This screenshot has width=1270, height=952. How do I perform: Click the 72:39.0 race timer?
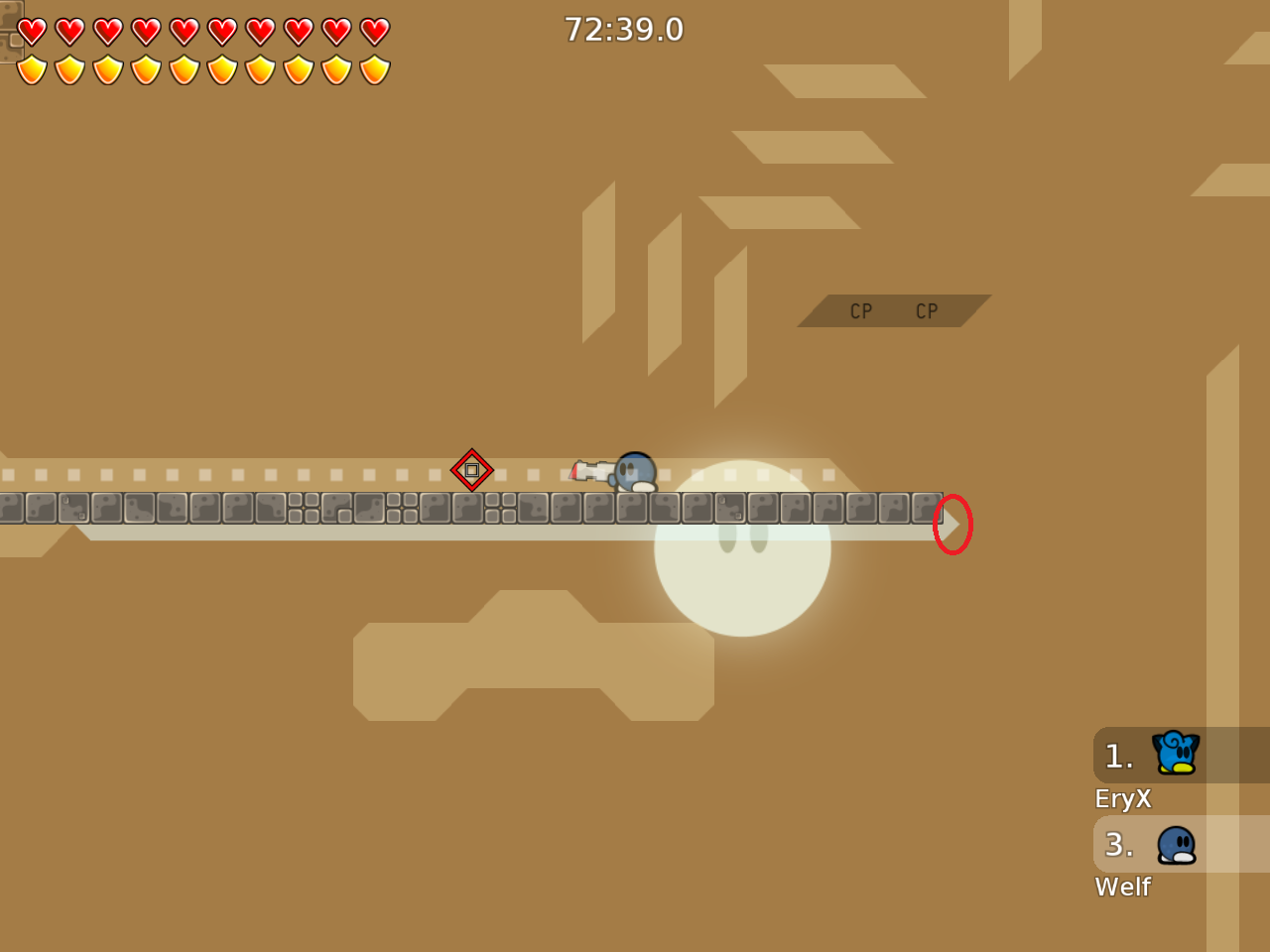624,29
